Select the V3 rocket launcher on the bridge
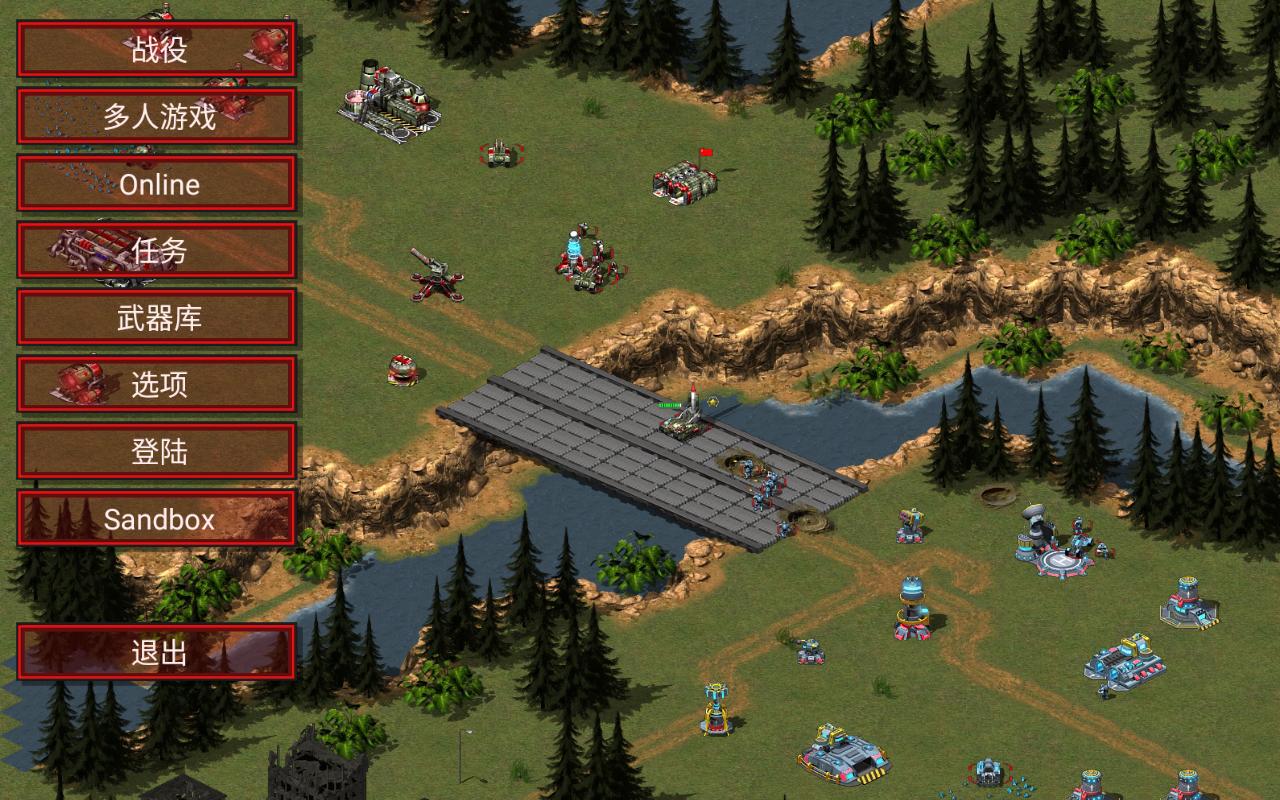The image size is (1280, 800). (x=685, y=425)
